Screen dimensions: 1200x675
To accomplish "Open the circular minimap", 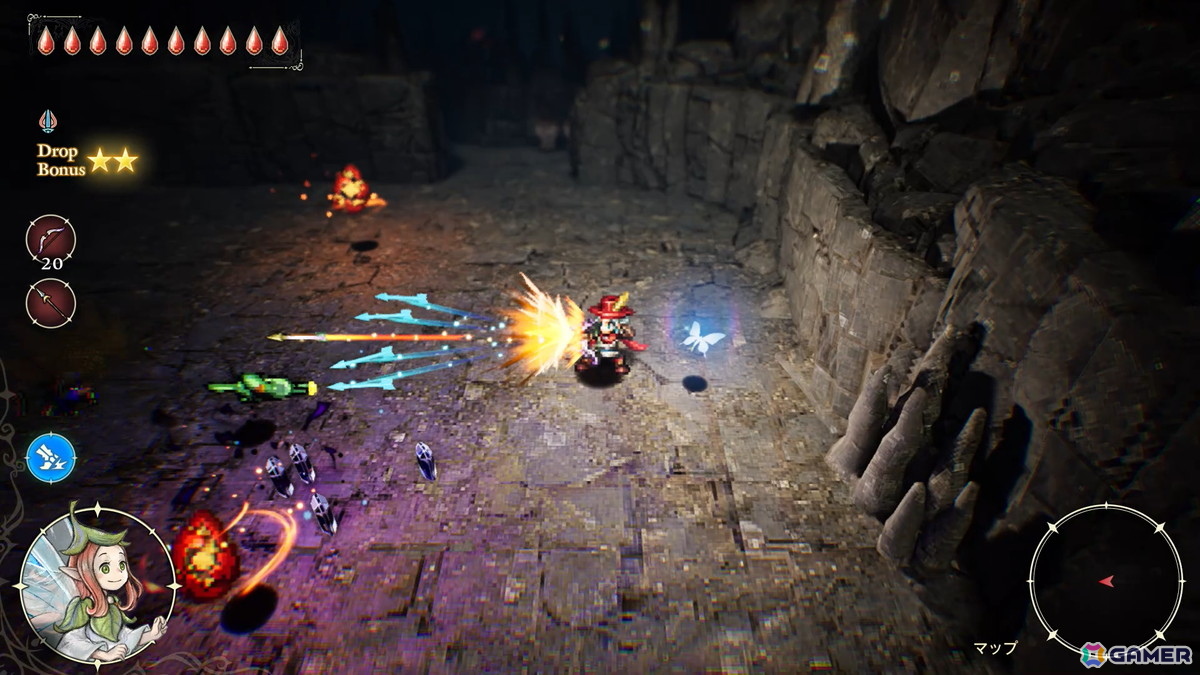I will point(1105,580).
